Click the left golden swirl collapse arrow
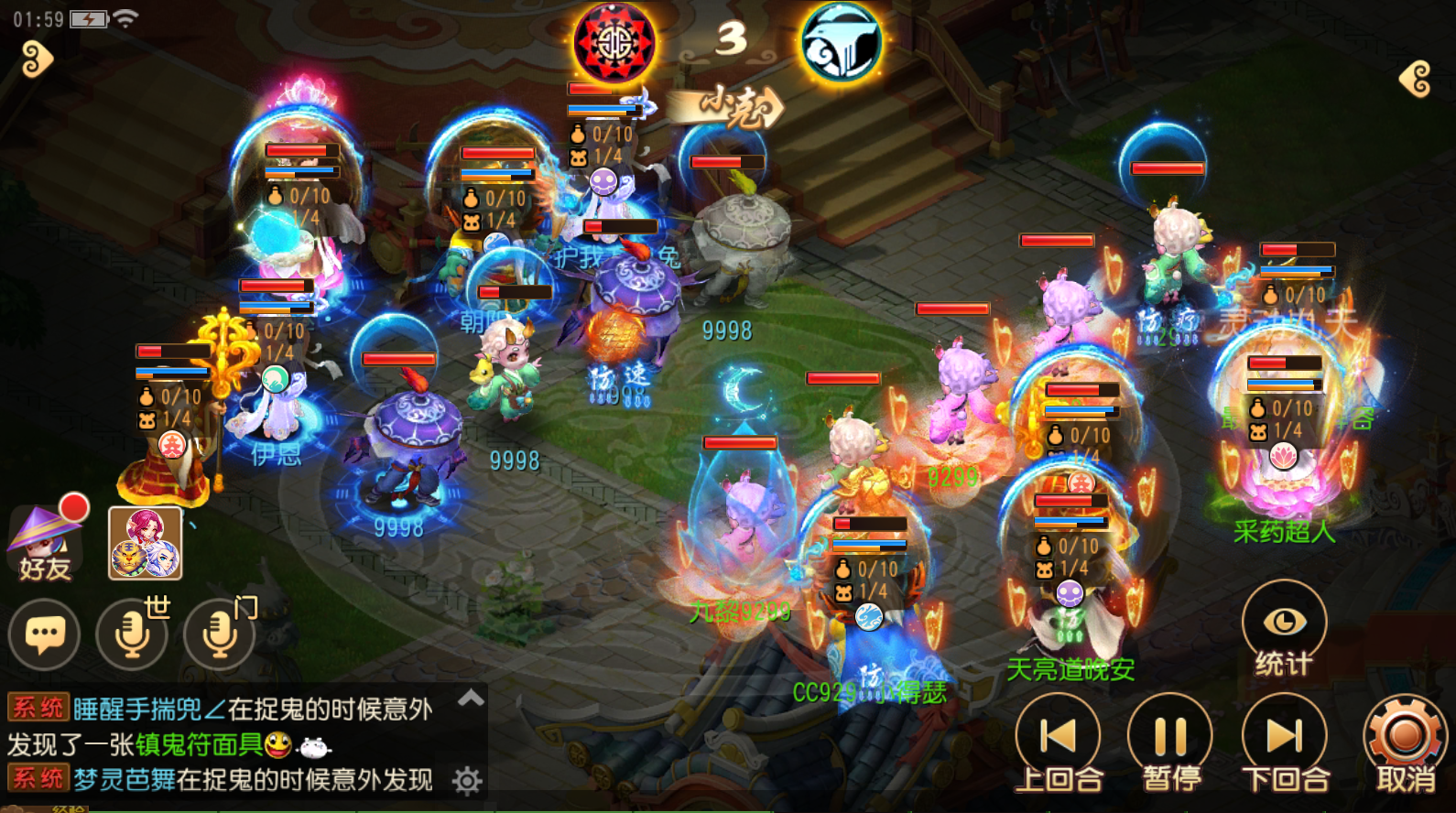Image resolution: width=1456 pixels, height=813 pixels. (38, 60)
